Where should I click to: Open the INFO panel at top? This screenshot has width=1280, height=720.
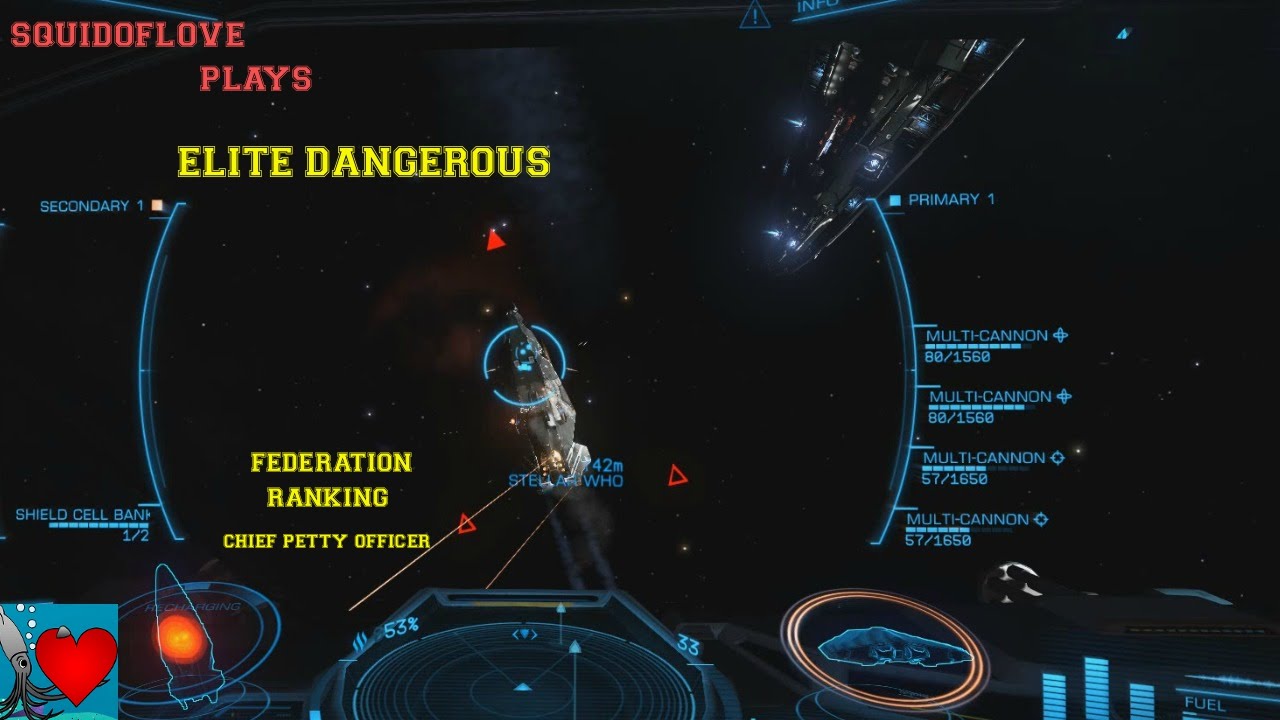pos(818,7)
